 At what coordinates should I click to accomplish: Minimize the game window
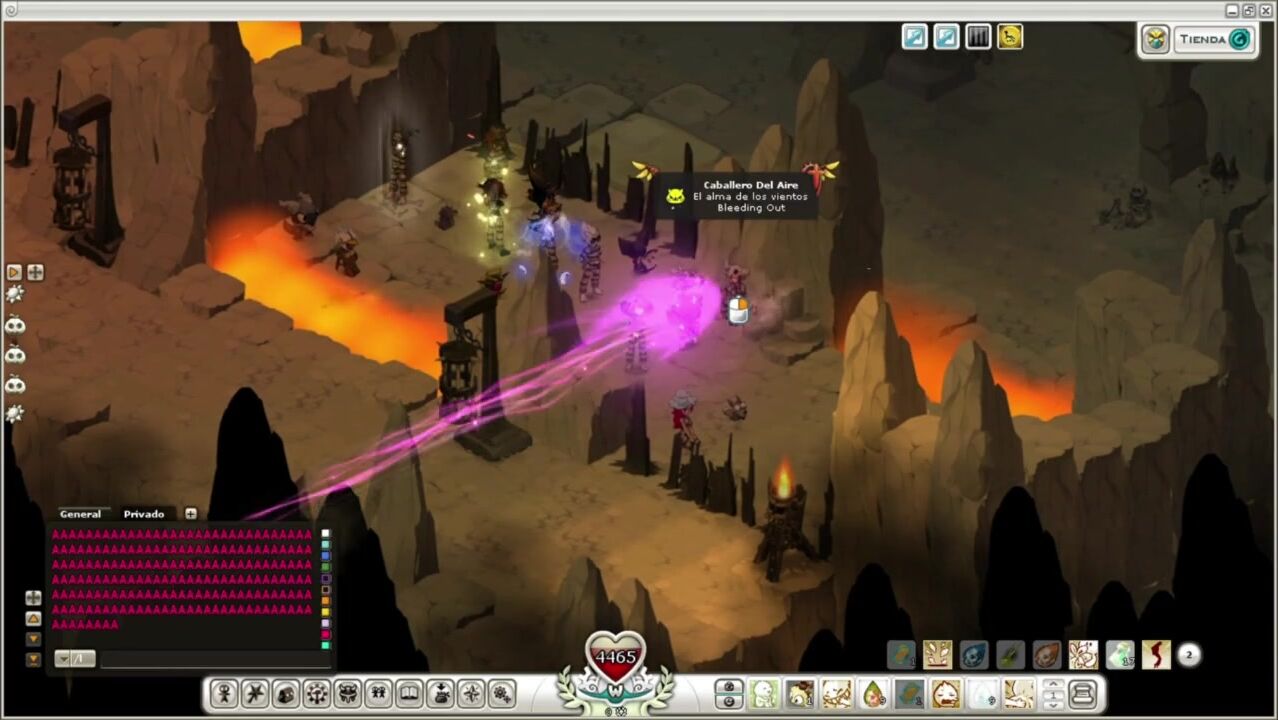pyautogui.click(x=1233, y=10)
